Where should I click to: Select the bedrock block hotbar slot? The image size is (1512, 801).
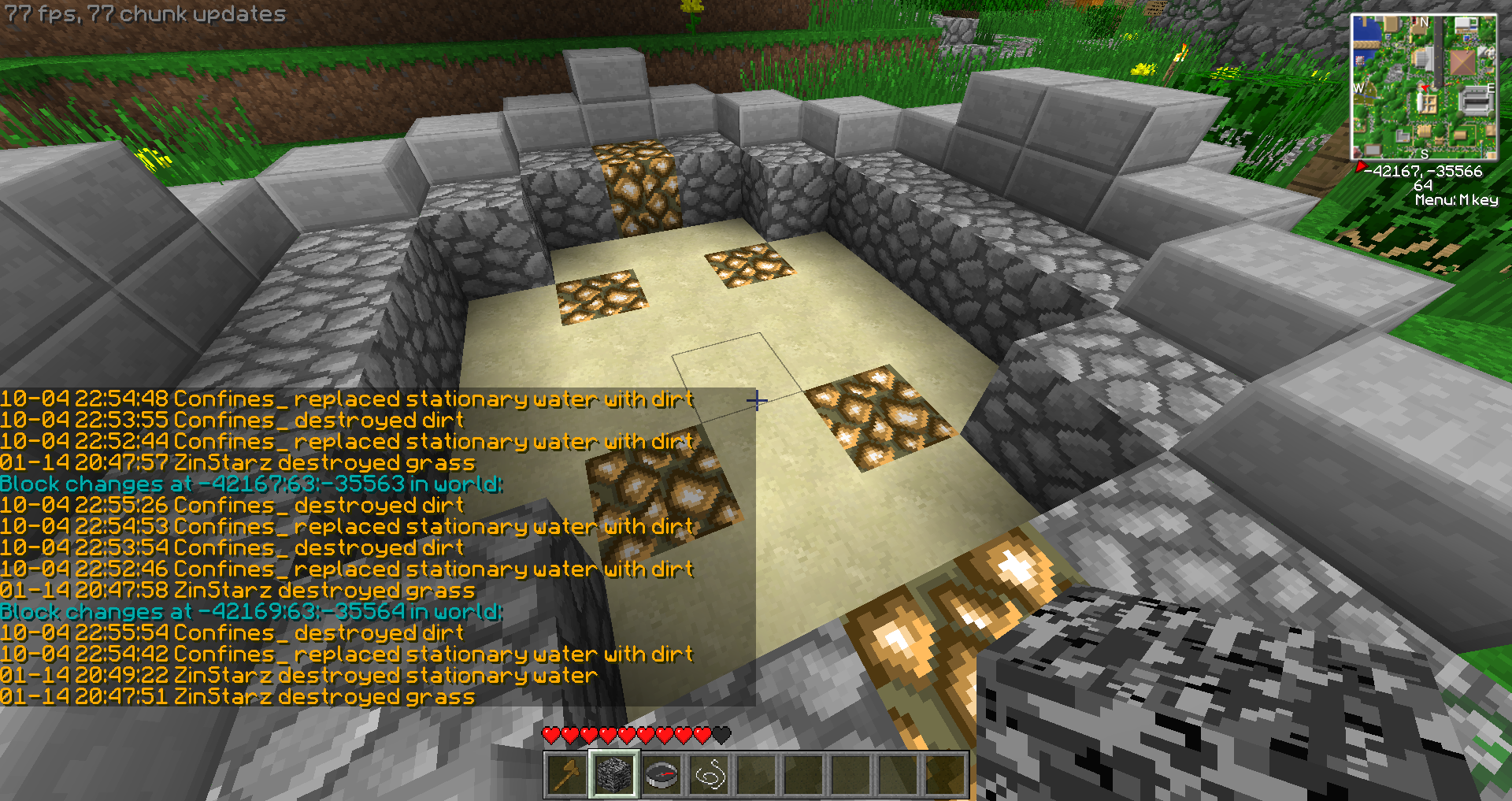(614, 775)
